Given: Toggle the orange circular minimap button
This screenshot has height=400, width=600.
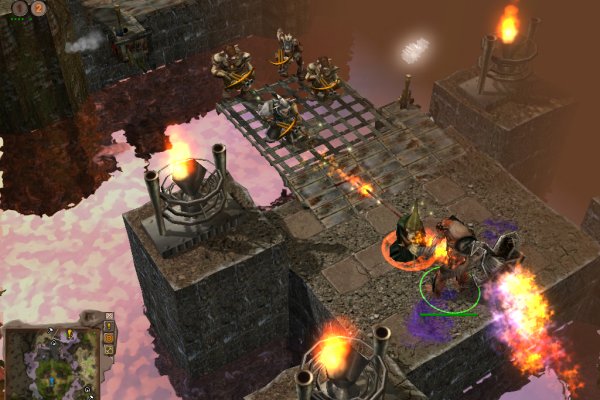Looking at the screenshot, I should coord(109,338).
